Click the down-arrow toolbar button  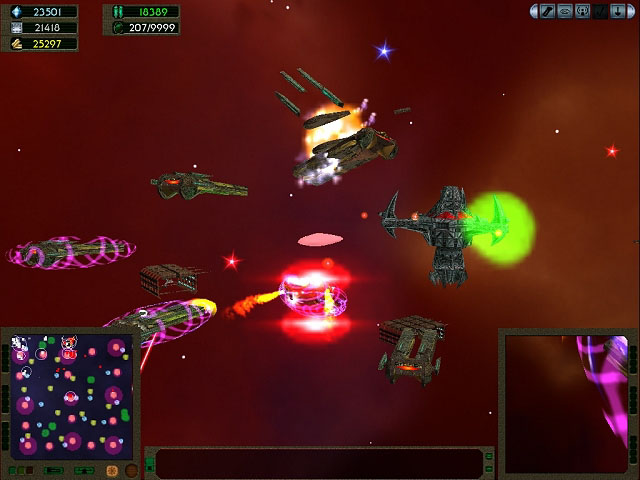pos(618,11)
